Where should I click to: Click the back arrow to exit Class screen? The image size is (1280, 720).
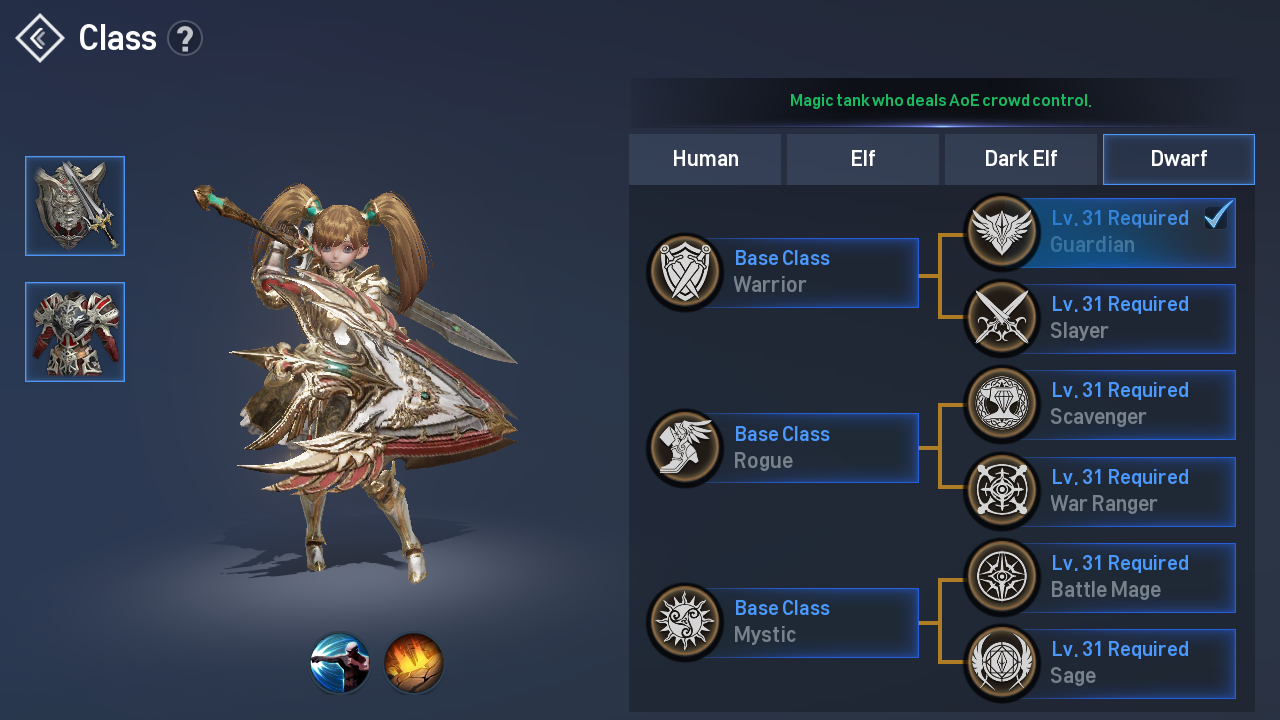tap(38, 38)
